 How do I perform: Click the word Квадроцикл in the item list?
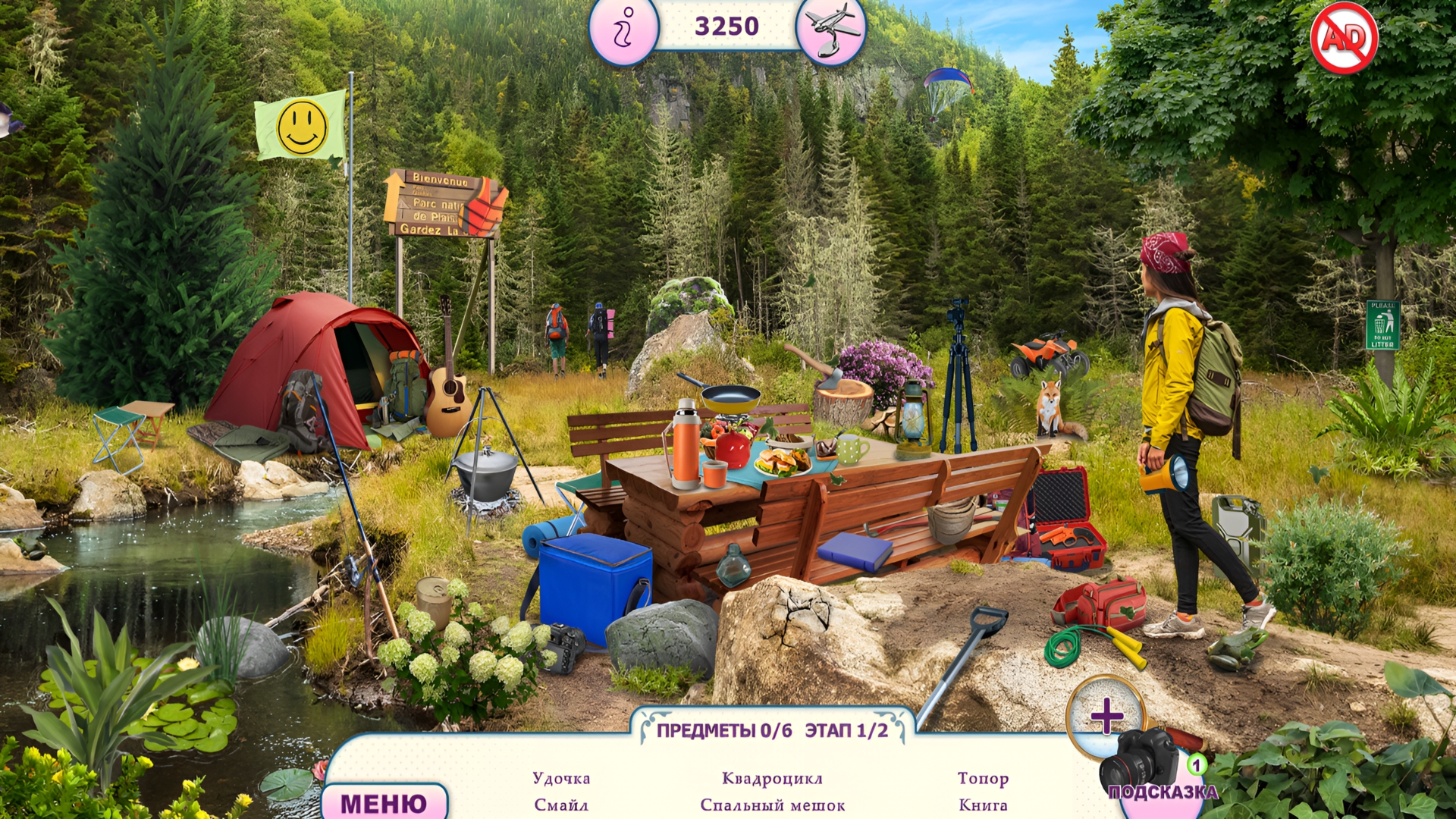pos(770,778)
